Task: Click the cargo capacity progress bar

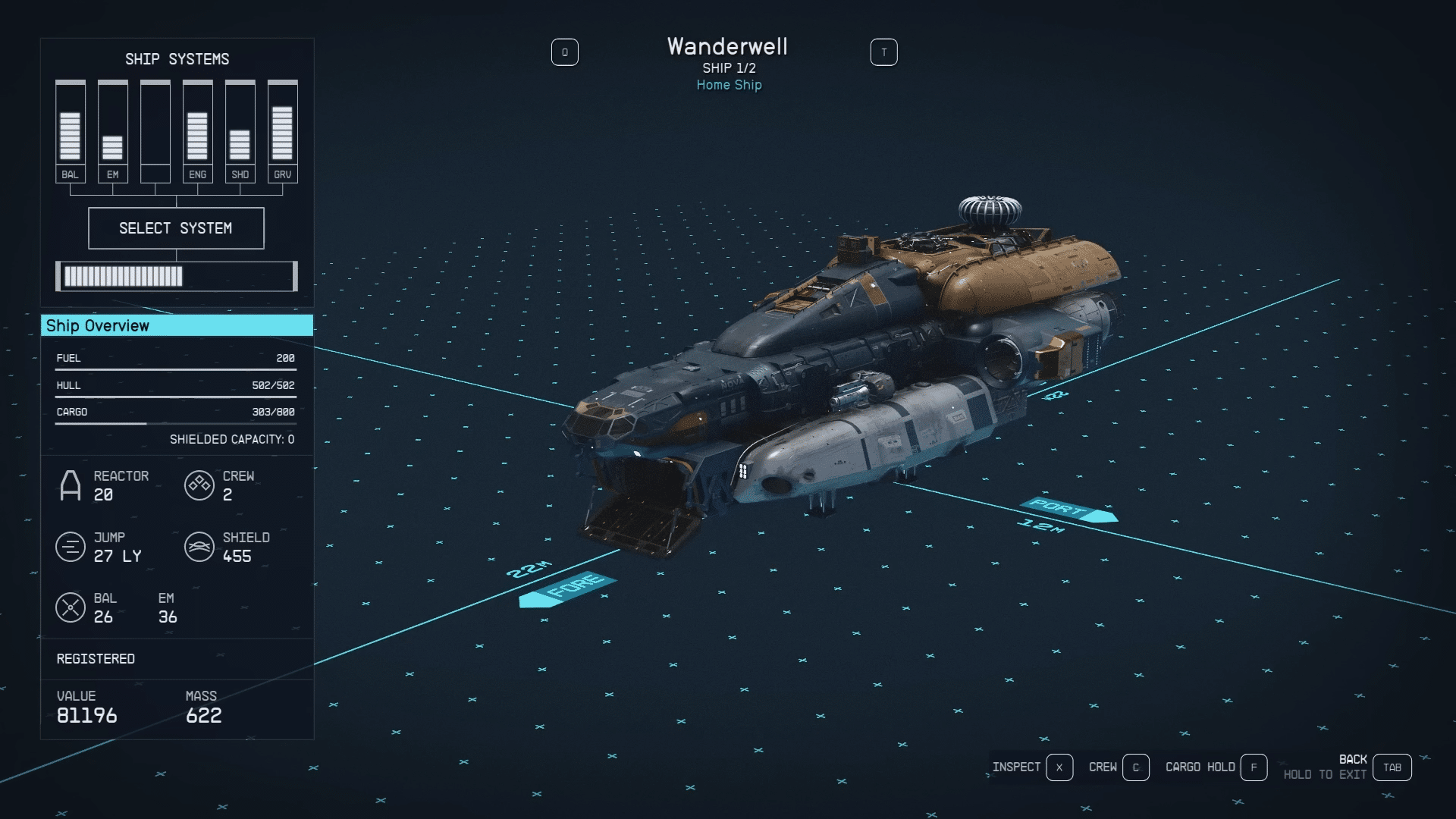Action: pos(174,422)
